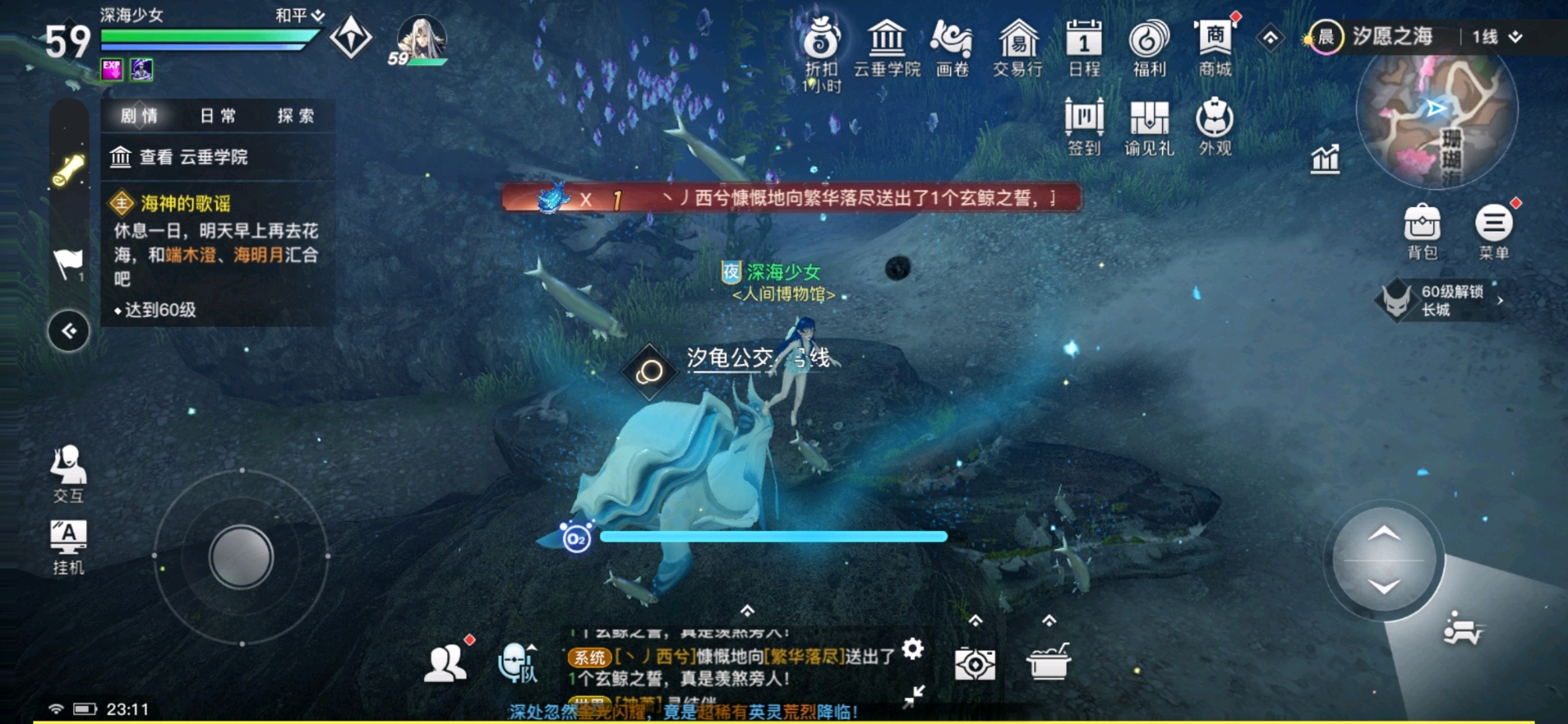Switch to the 探索 tab
Screen dimensions: 1568x724
(296, 115)
